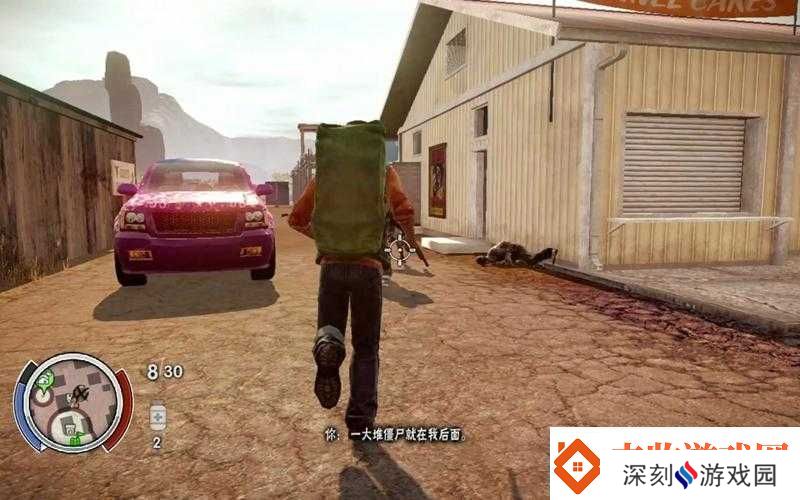Open the orange diamond site logo watermark
Image resolution: width=800 pixels, height=500 pixels.
[578, 467]
